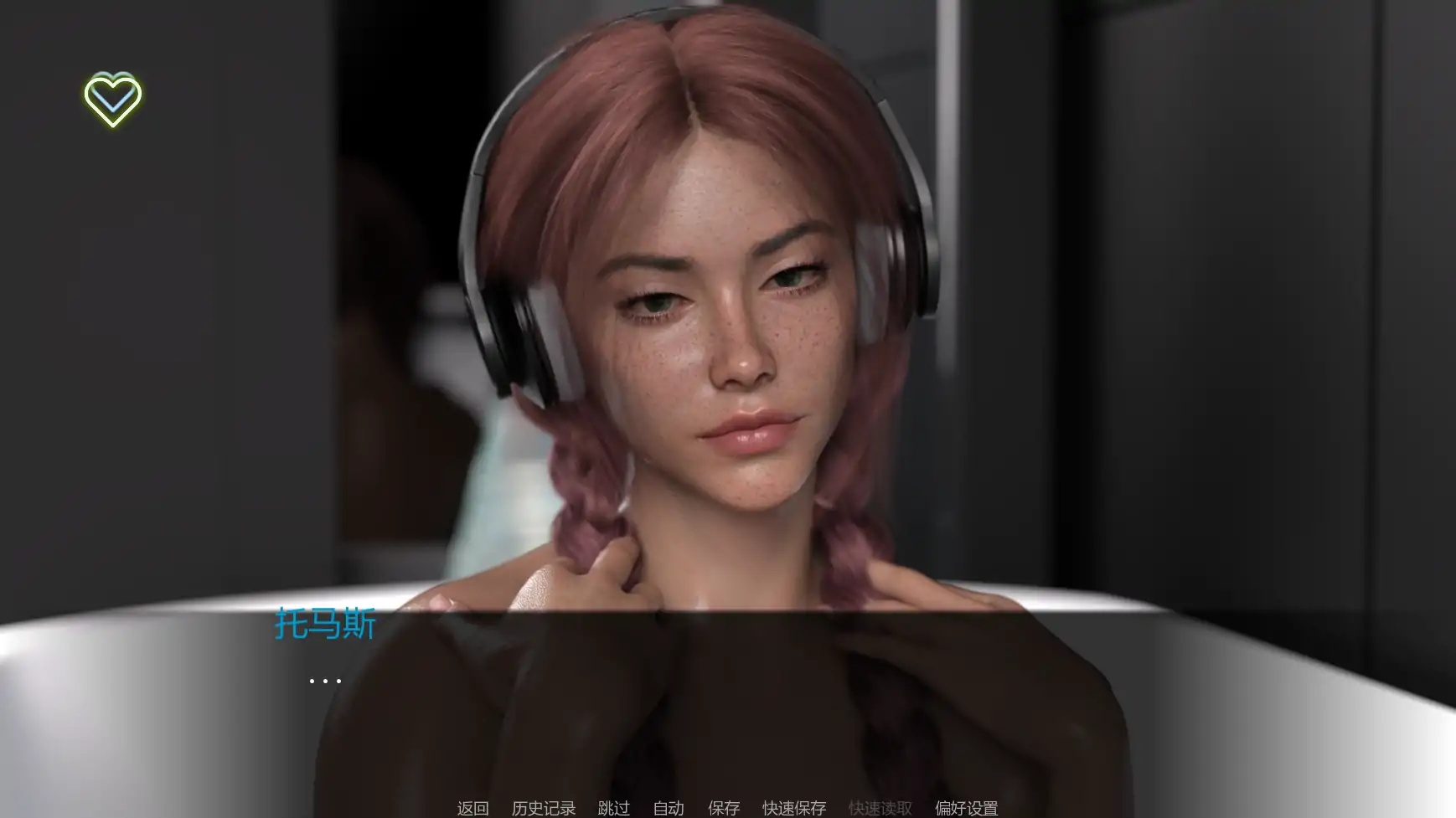Click the dark wall on the left side
1456x818 pixels.
[x=126, y=335]
